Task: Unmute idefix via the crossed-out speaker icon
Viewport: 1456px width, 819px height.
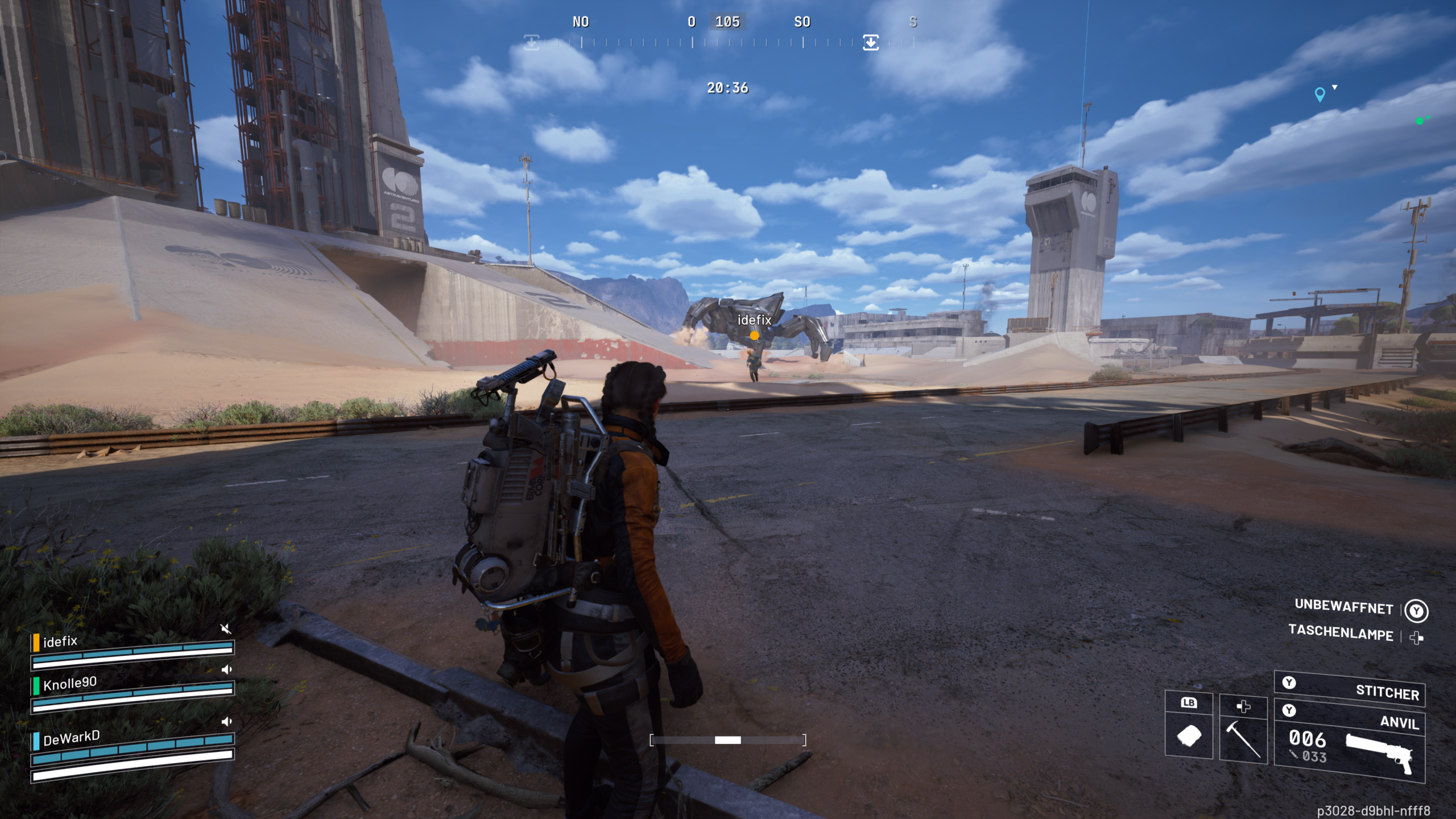Action: (x=226, y=628)
